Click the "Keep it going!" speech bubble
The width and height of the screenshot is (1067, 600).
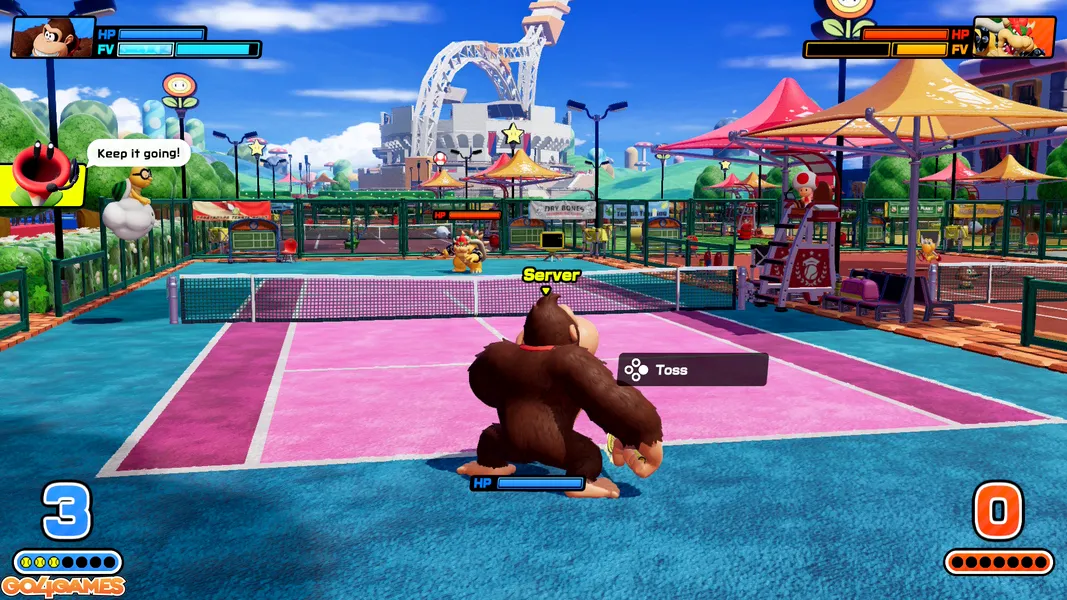coord(139,153)
